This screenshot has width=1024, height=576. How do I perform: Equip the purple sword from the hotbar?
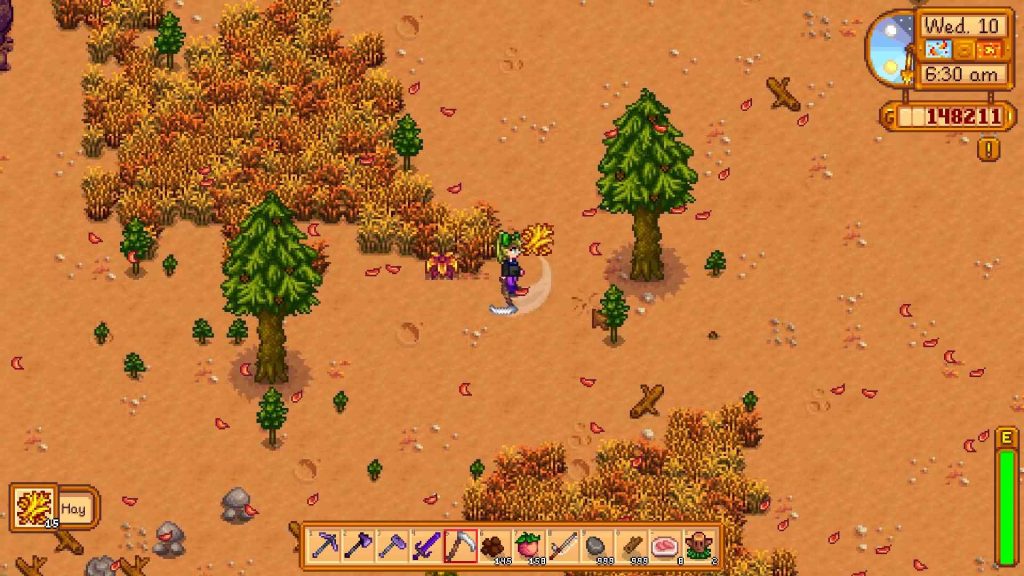(427, 545)
